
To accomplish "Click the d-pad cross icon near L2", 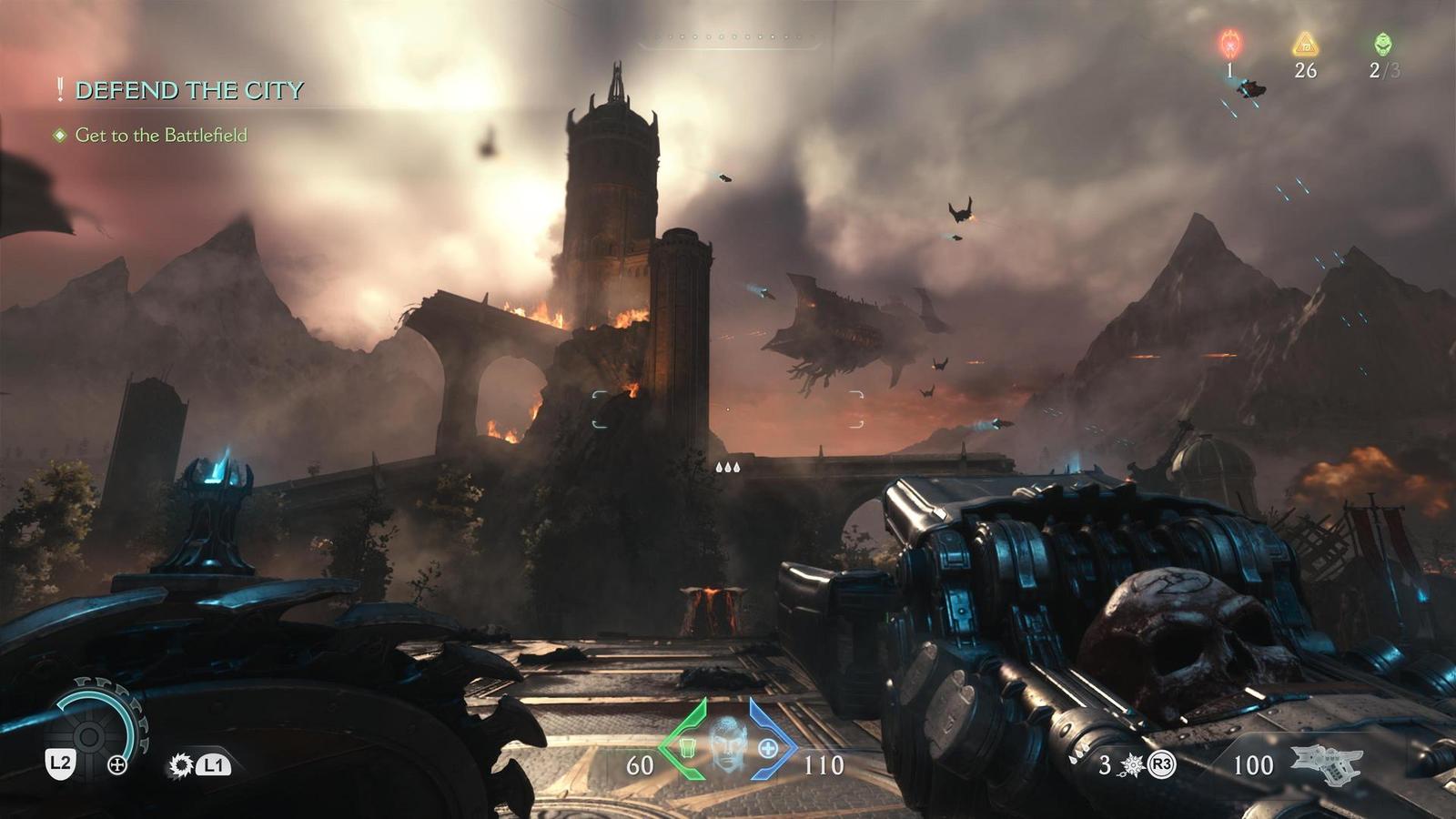I will 117,767.
